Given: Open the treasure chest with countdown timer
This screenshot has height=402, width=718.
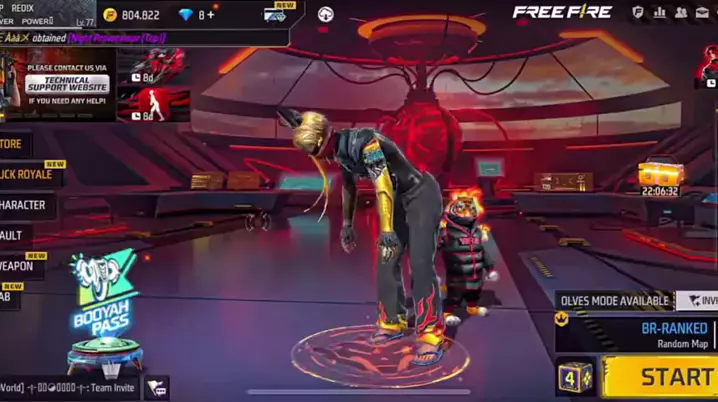Looking at the screenshot, I should point(660,177).
